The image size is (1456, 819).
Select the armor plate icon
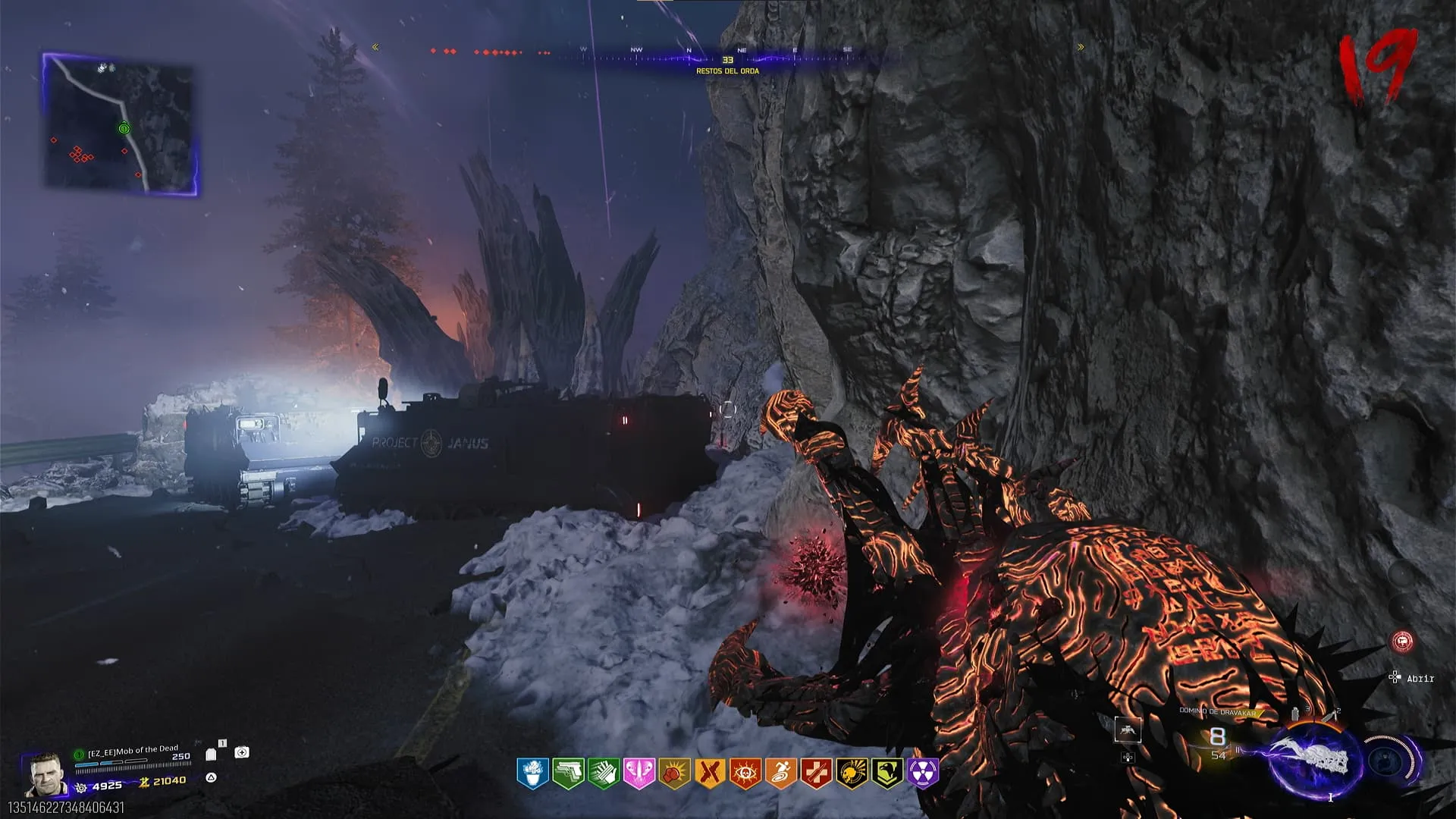212,755
